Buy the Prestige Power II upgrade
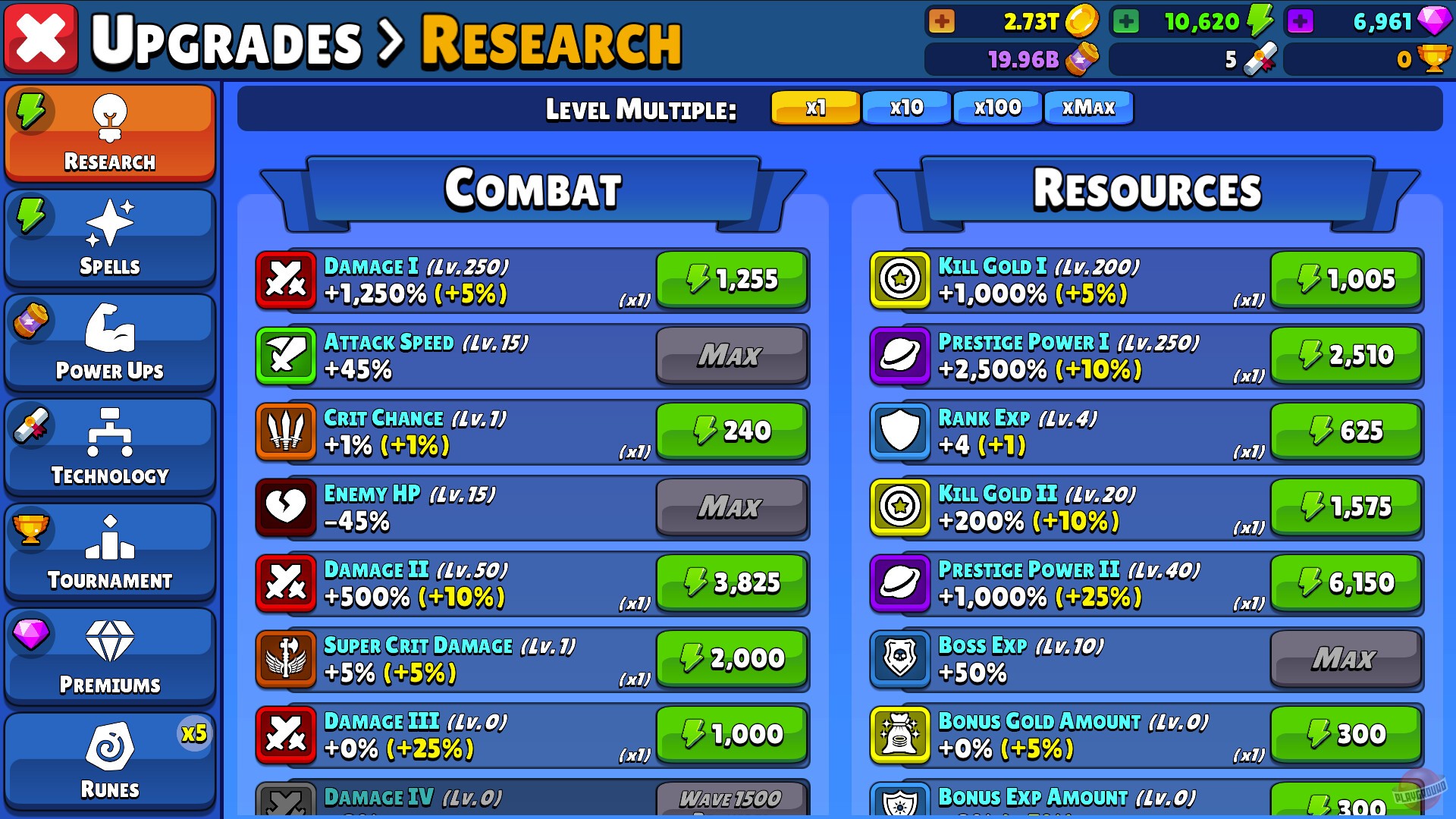The image size is (1456, 819). point(1346,582)
